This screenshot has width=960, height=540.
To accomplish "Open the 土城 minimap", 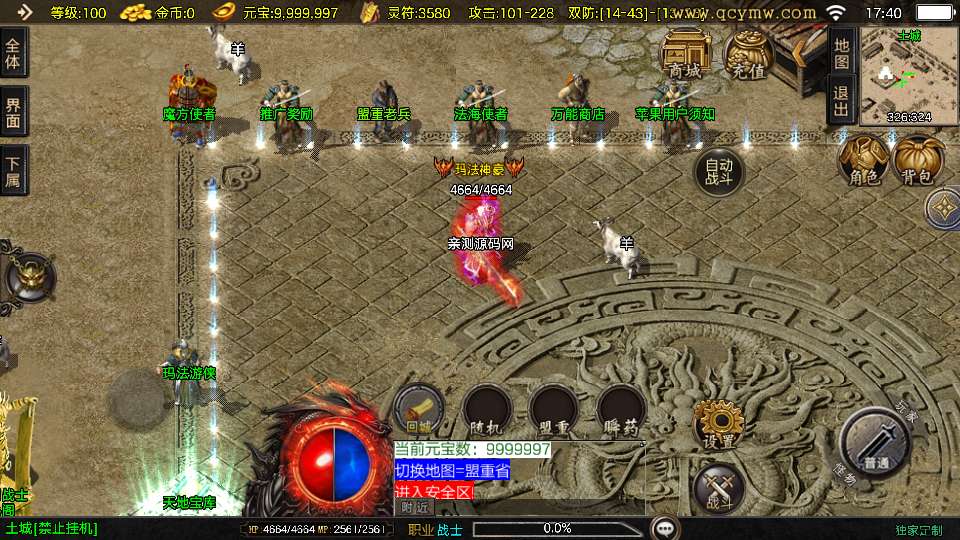I will tap(908, 75).
